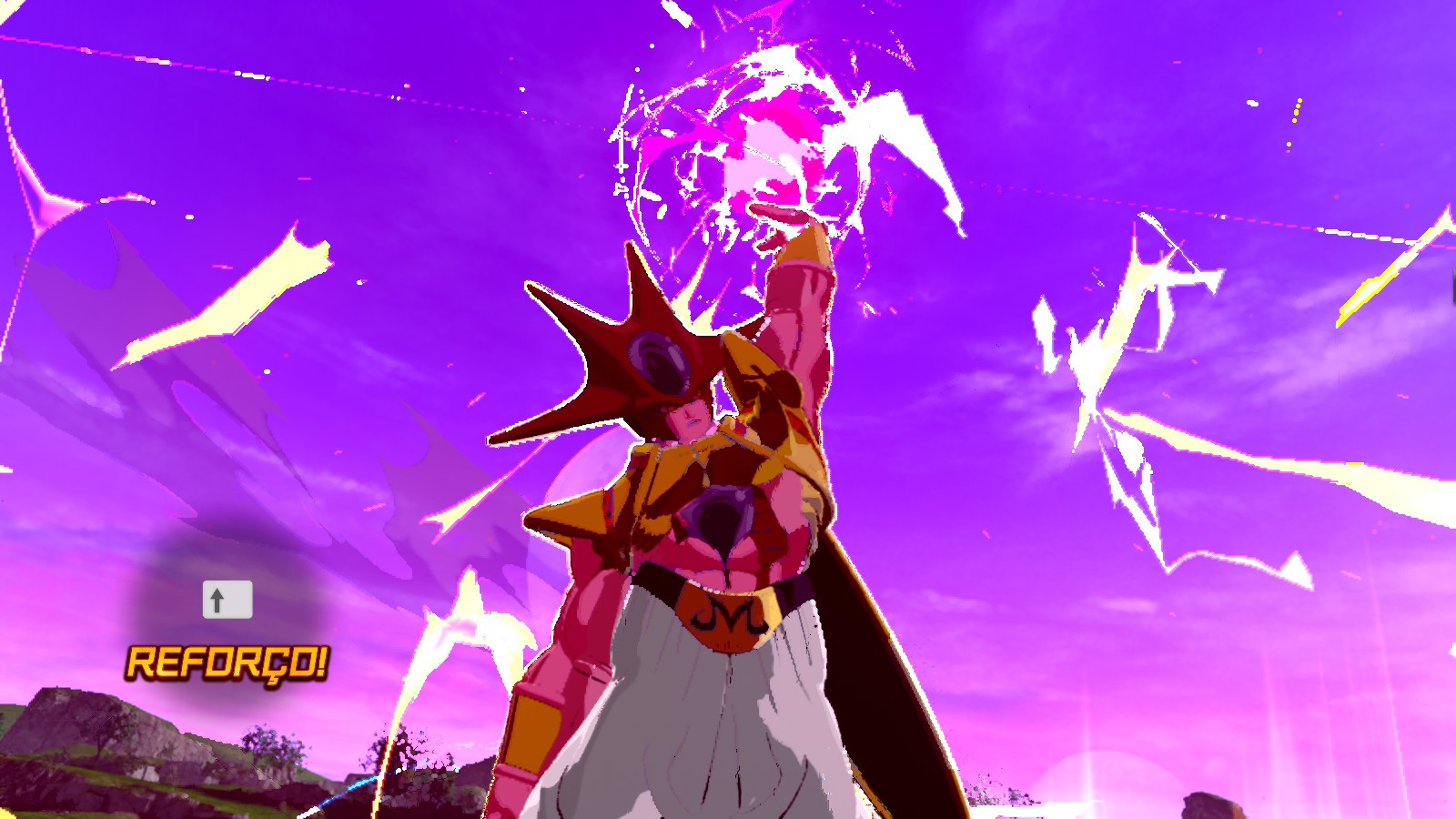
Task: Click the purple sky area at top right
Action: [x=1274, y=73]
